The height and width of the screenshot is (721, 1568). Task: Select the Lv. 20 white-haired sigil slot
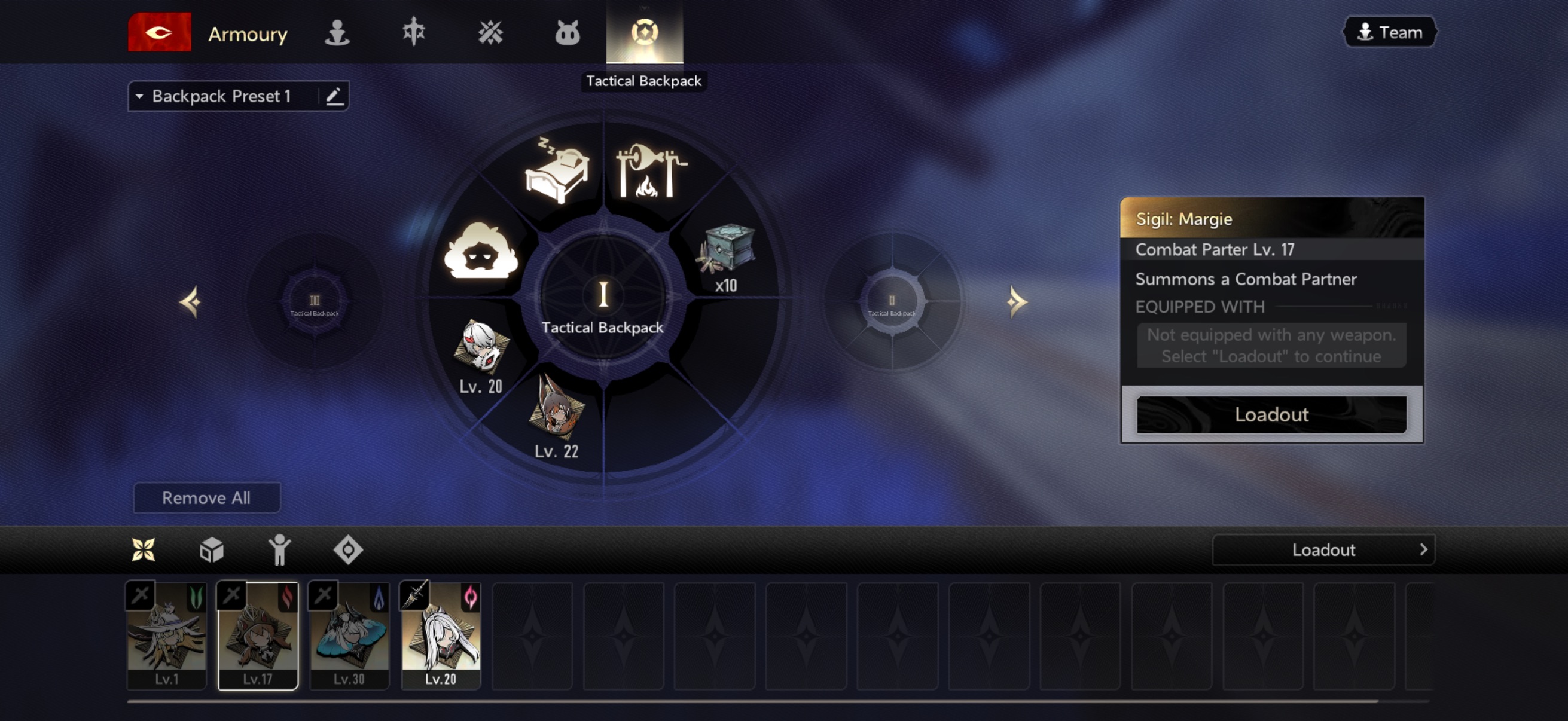481,350
